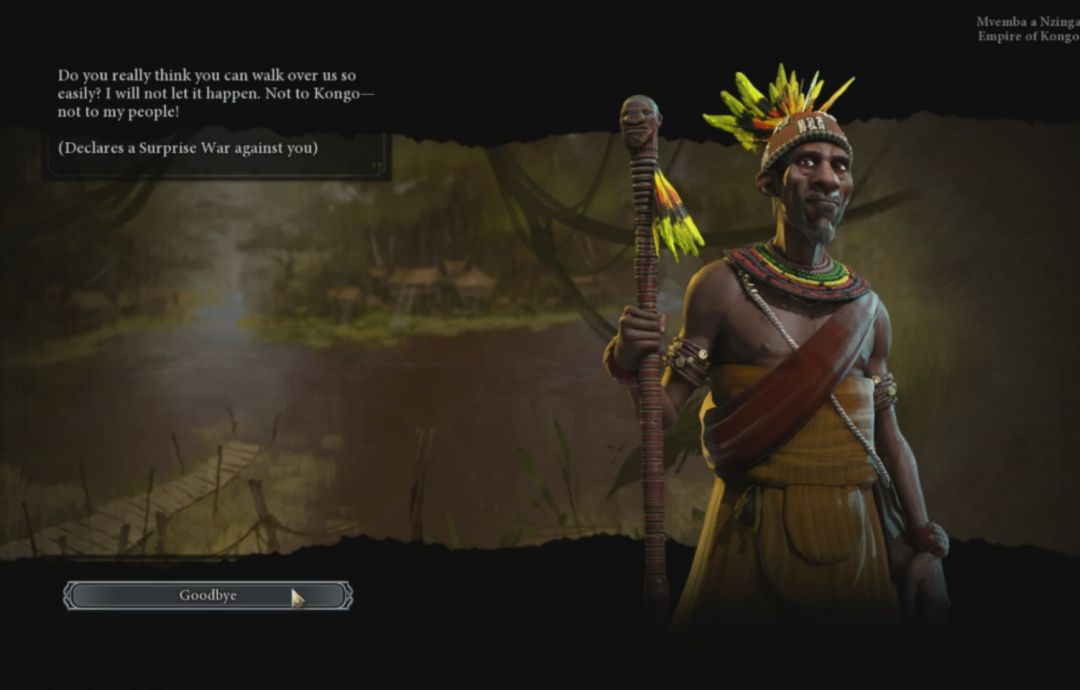Dismiss the leader with the Goodbye button
Image resolution: width=1080 pixels, height=690 pixels.
(x=208, y=596)
